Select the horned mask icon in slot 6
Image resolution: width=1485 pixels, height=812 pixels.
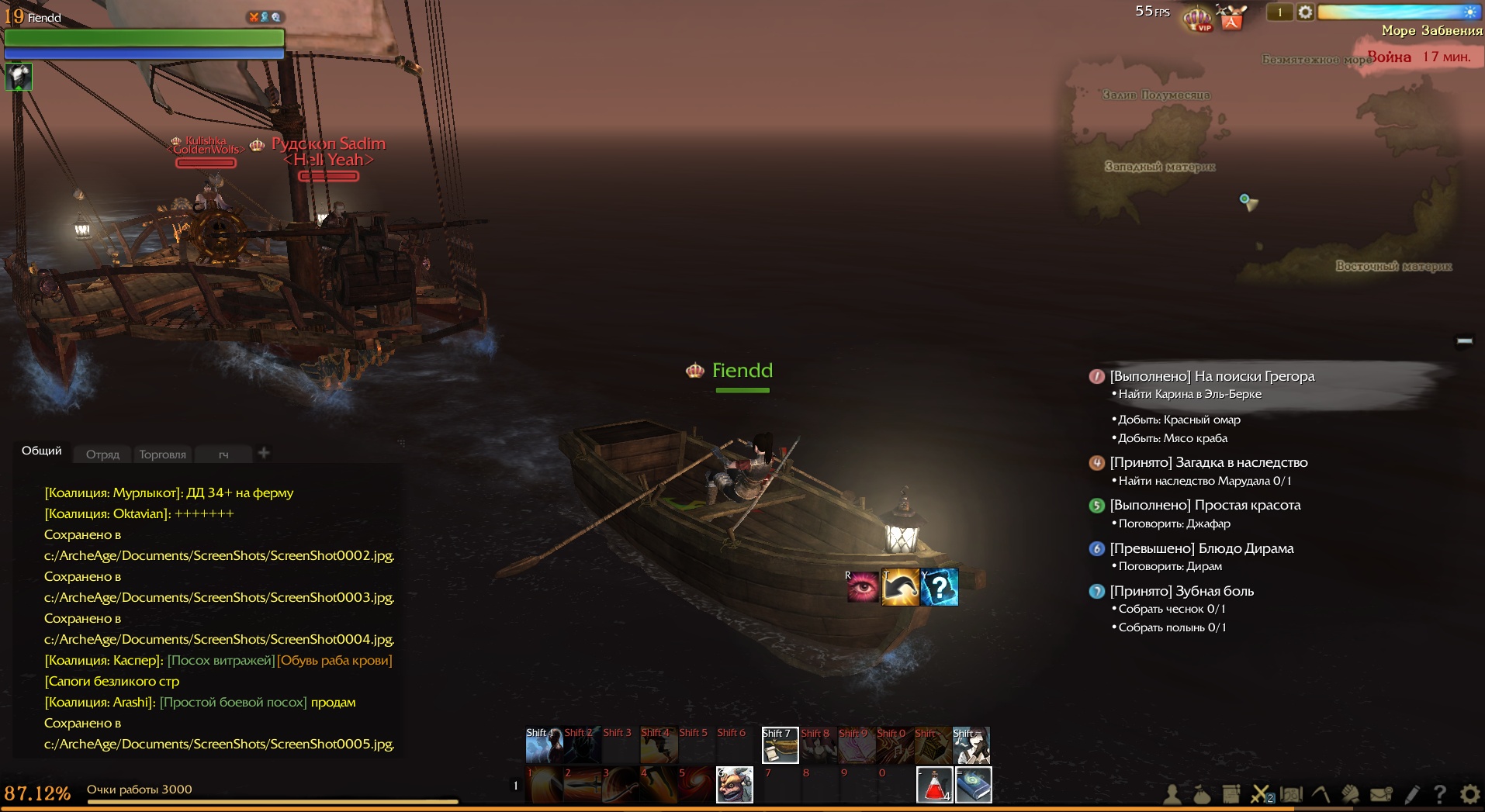(734, 785)
